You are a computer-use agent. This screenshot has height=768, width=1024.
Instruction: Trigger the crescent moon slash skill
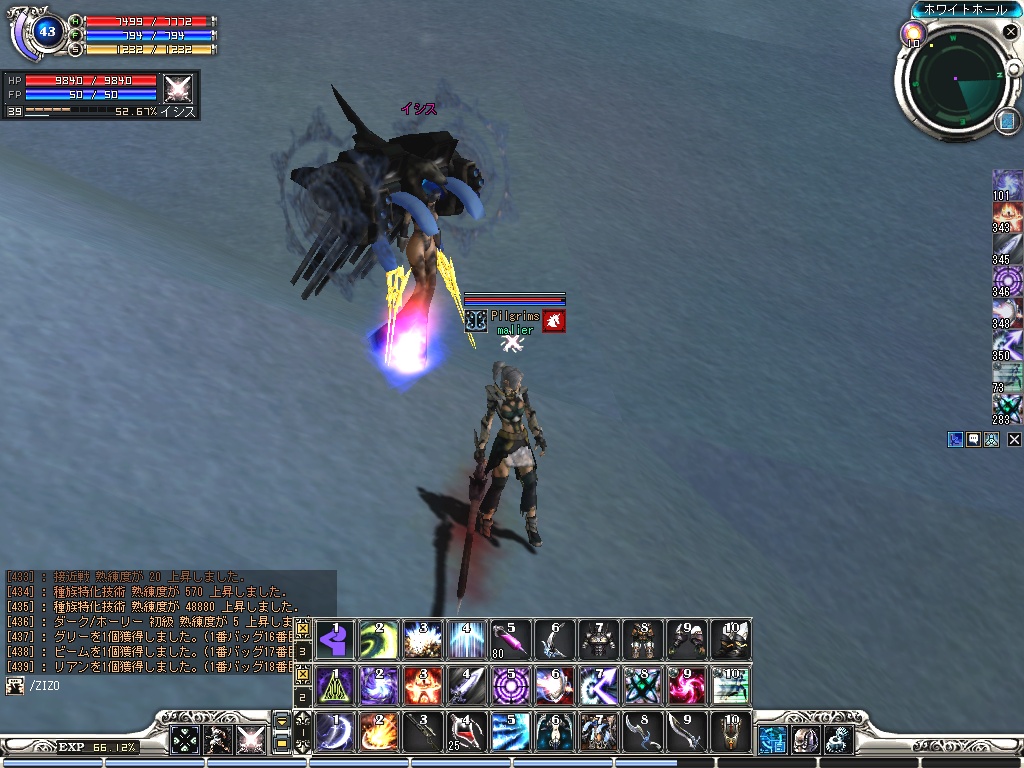point(335,731)
